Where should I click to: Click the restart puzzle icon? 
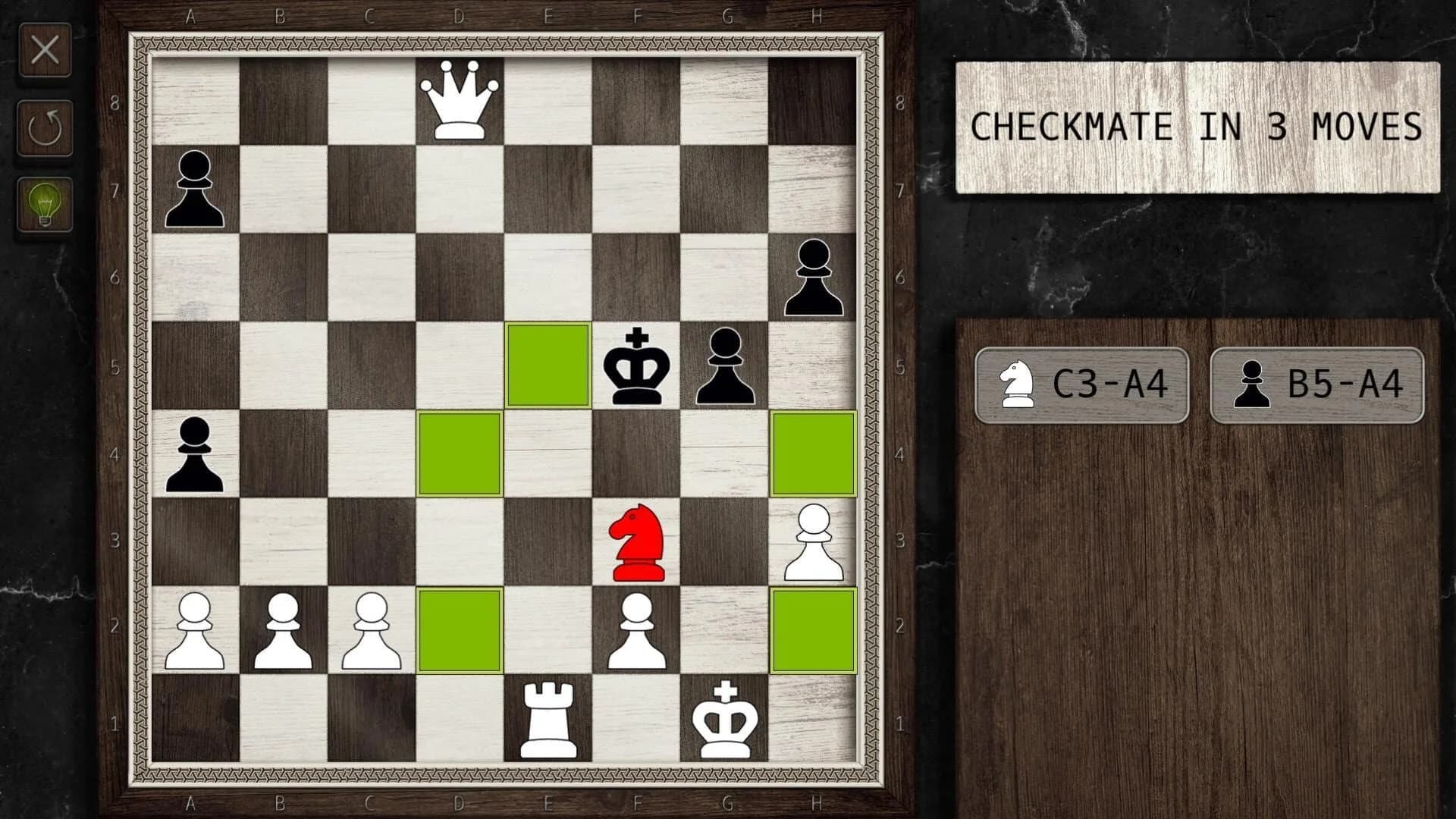point(45,125)
